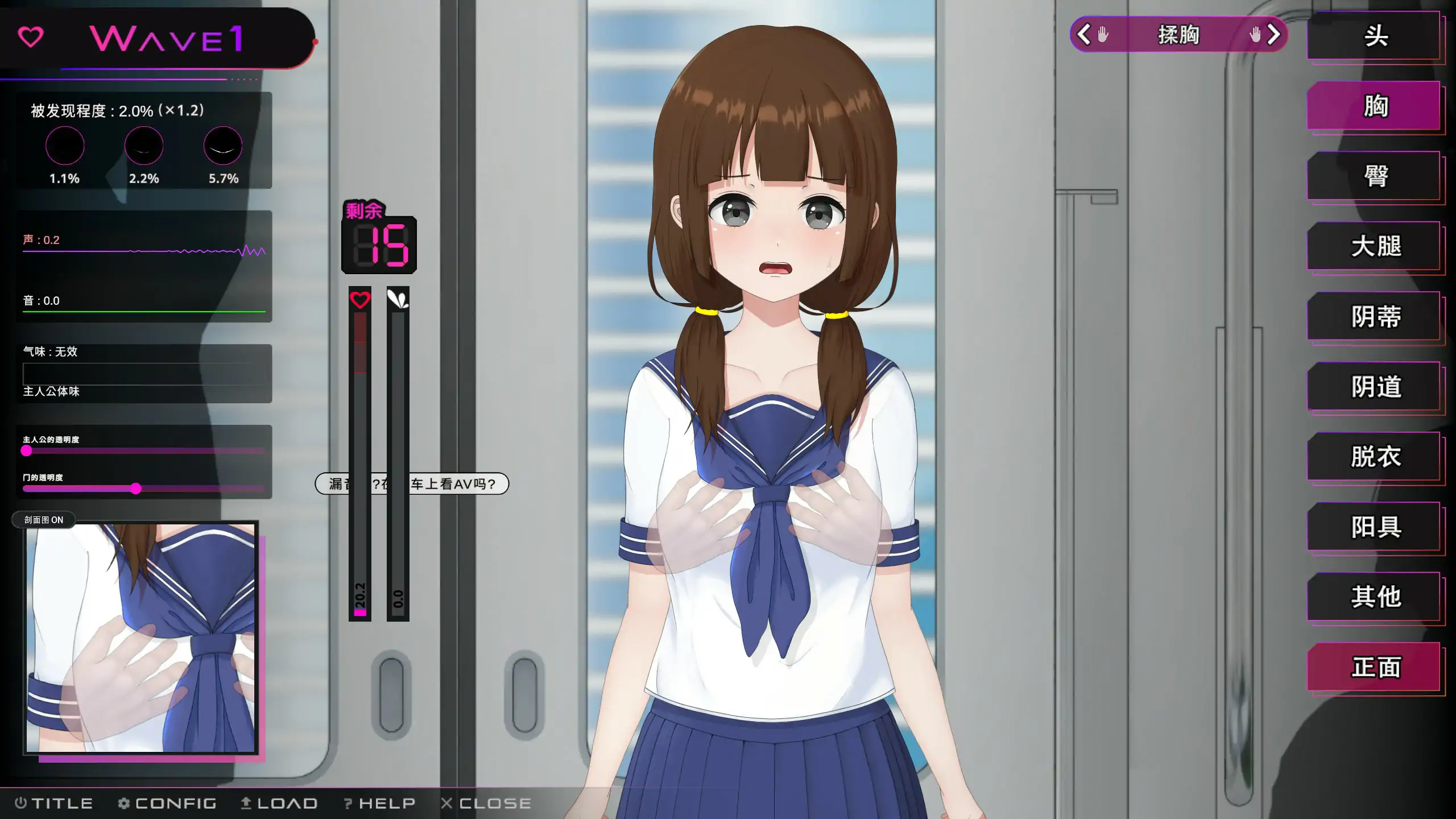
Task: Click the heart icon atop the pink gauge
Action: coord(359,298)
